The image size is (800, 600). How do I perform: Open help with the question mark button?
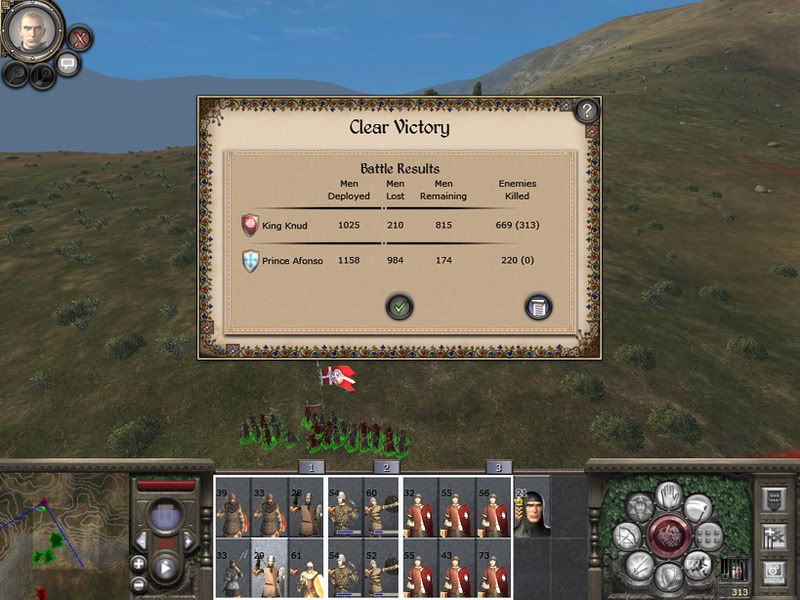586,110
